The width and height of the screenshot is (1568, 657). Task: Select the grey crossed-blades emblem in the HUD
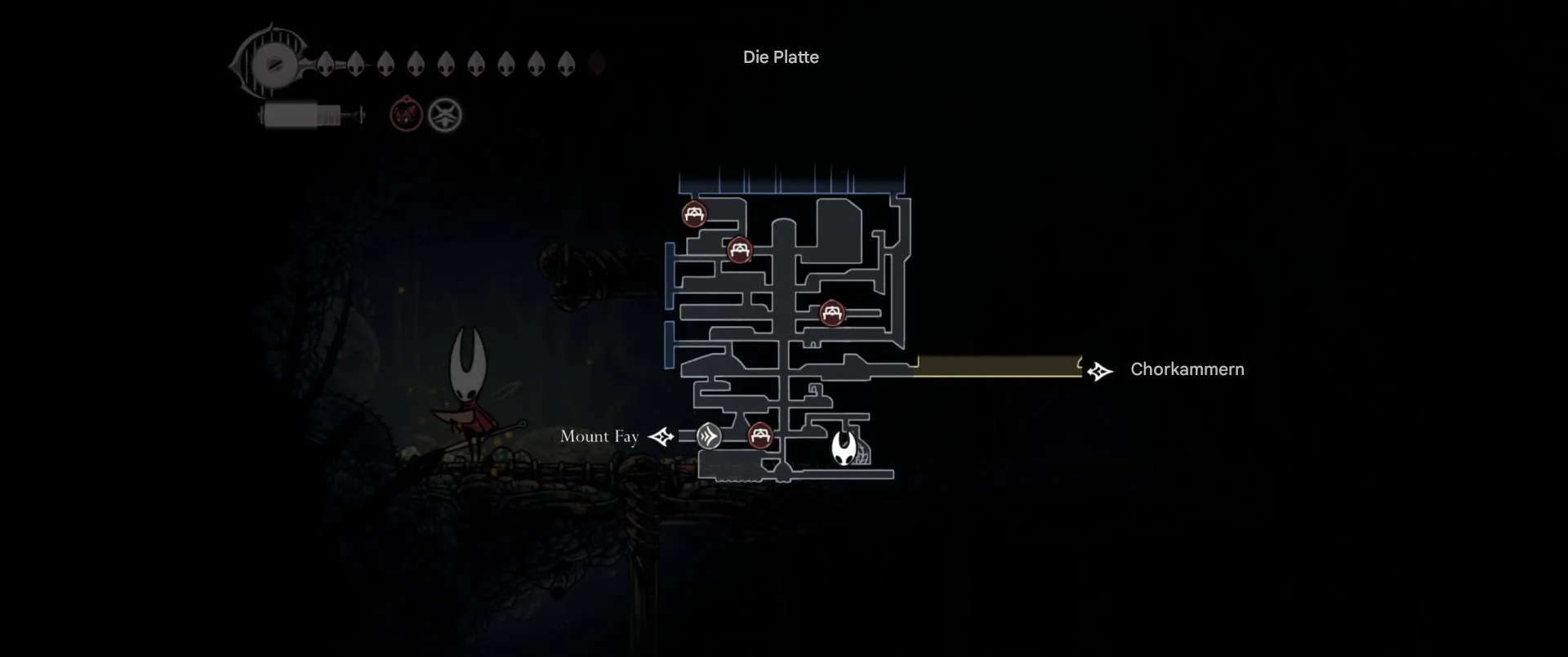tap(445, 115)
